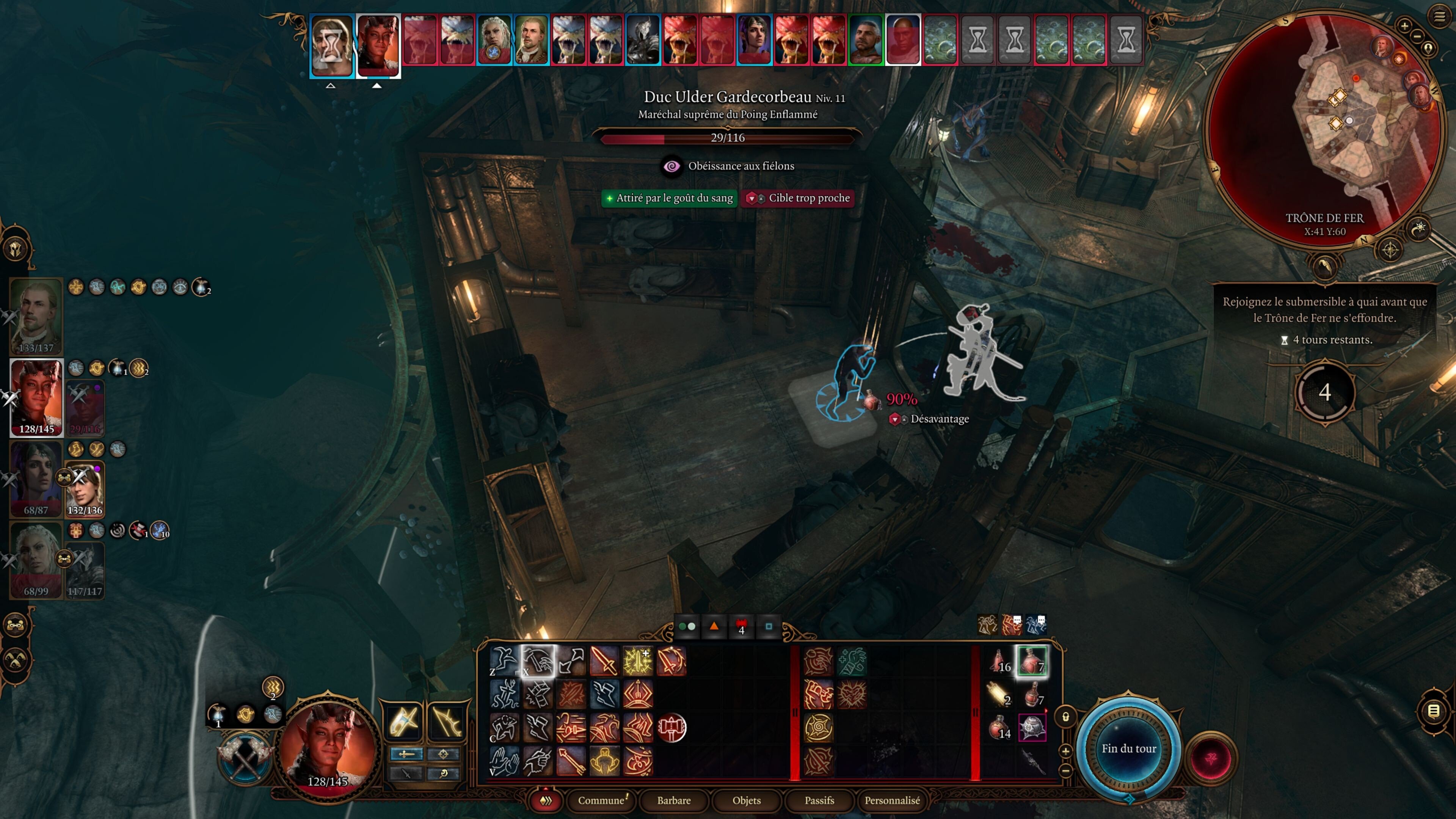
Task: Select the 132/136 companion portrait
Action: pyautogui.click(x=85, y=490)
